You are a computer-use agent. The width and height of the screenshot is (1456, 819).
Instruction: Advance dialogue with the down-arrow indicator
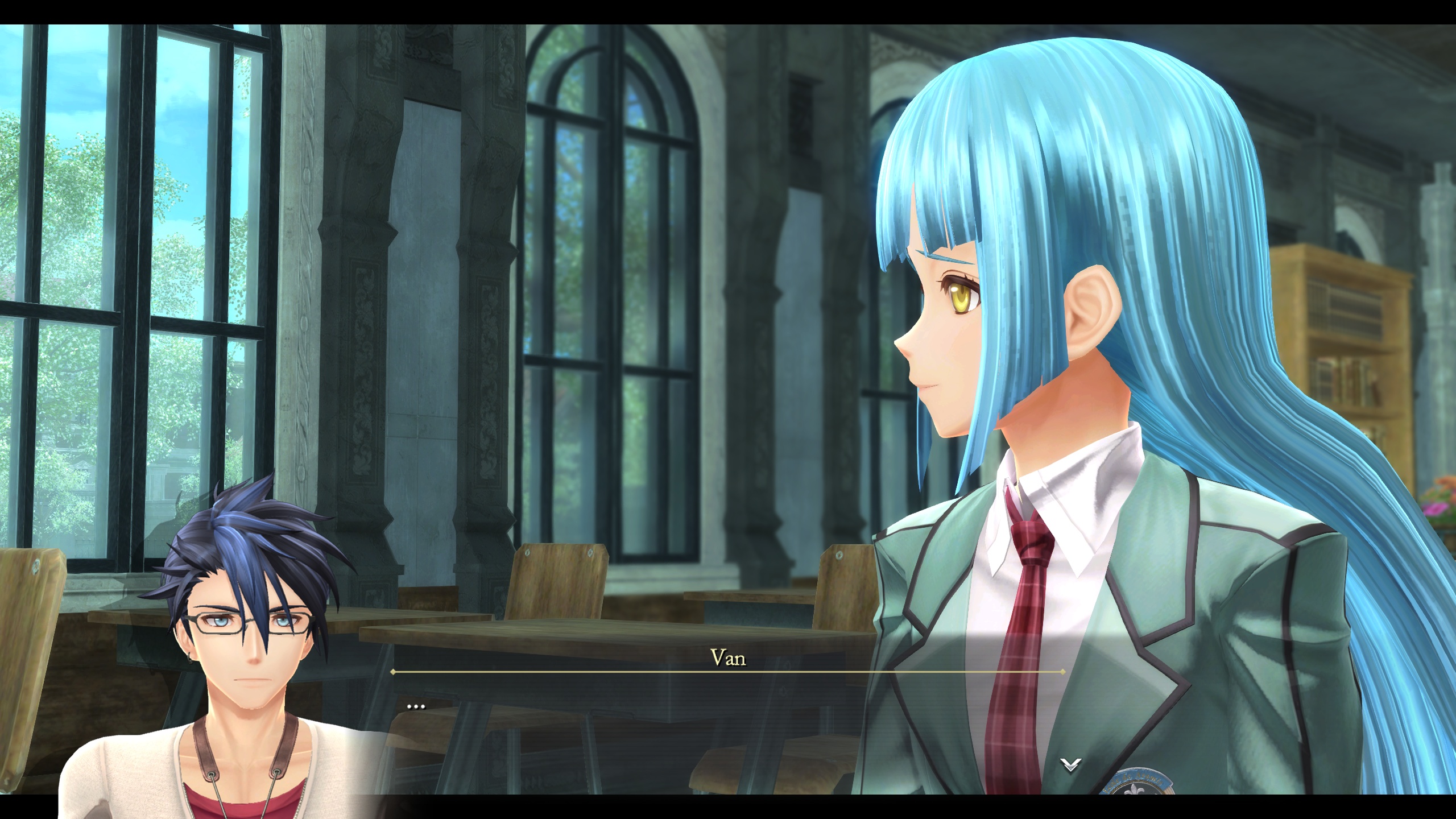(x=1070, y=765)
